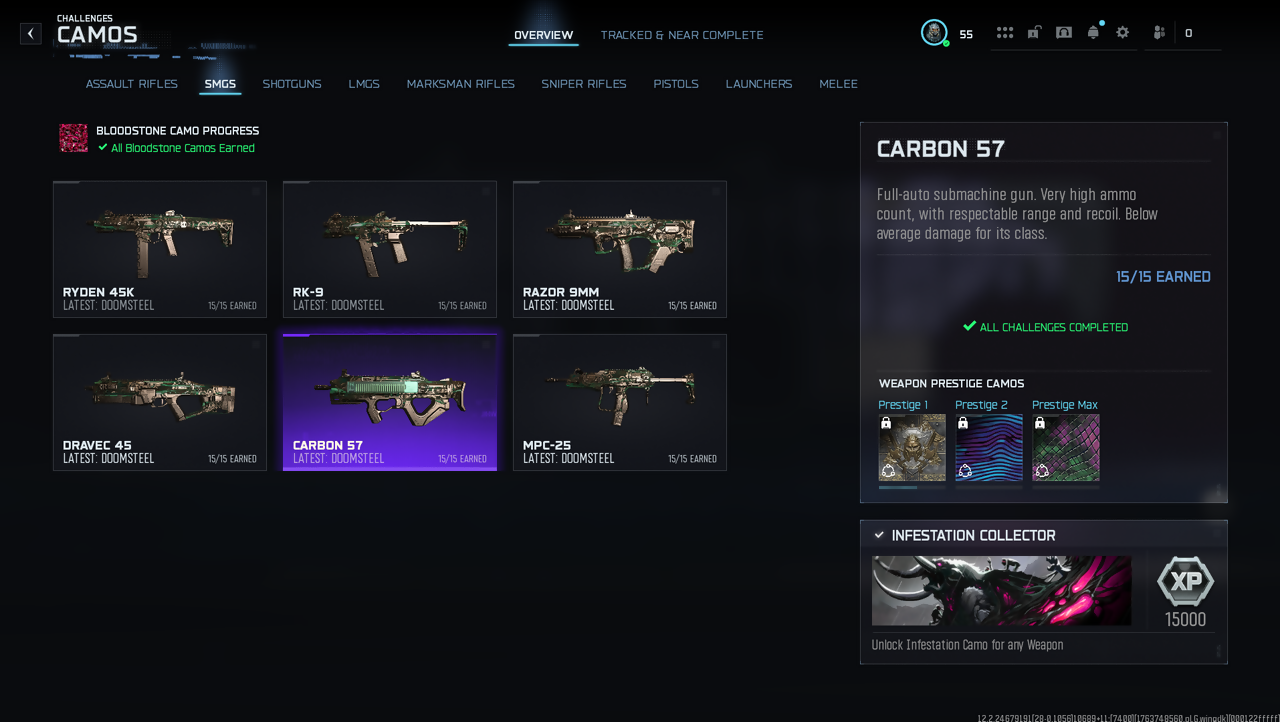
Task: Open the Overview tab
Action: tap(543, 35)
